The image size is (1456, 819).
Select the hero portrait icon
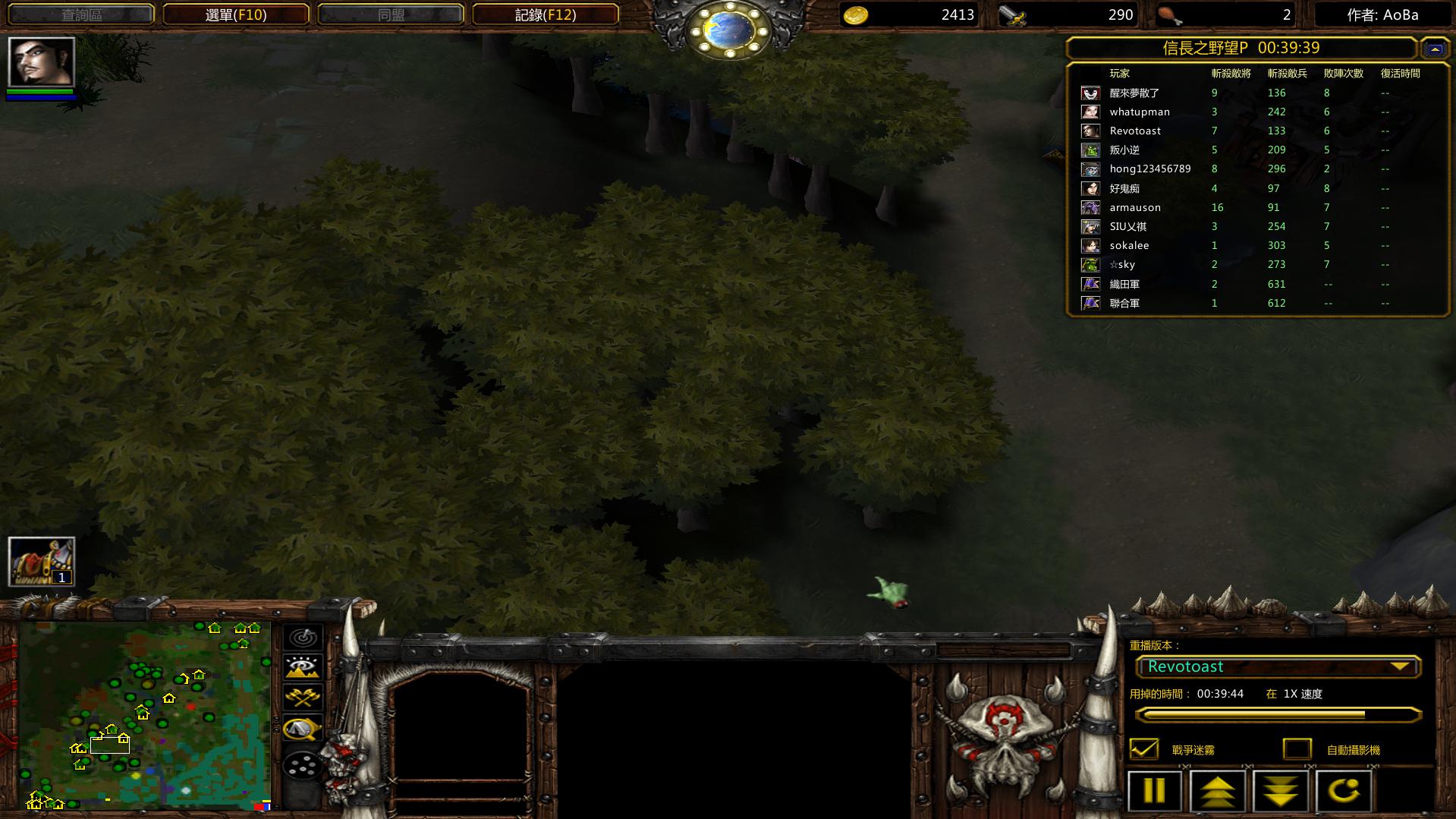coord(42,62)
